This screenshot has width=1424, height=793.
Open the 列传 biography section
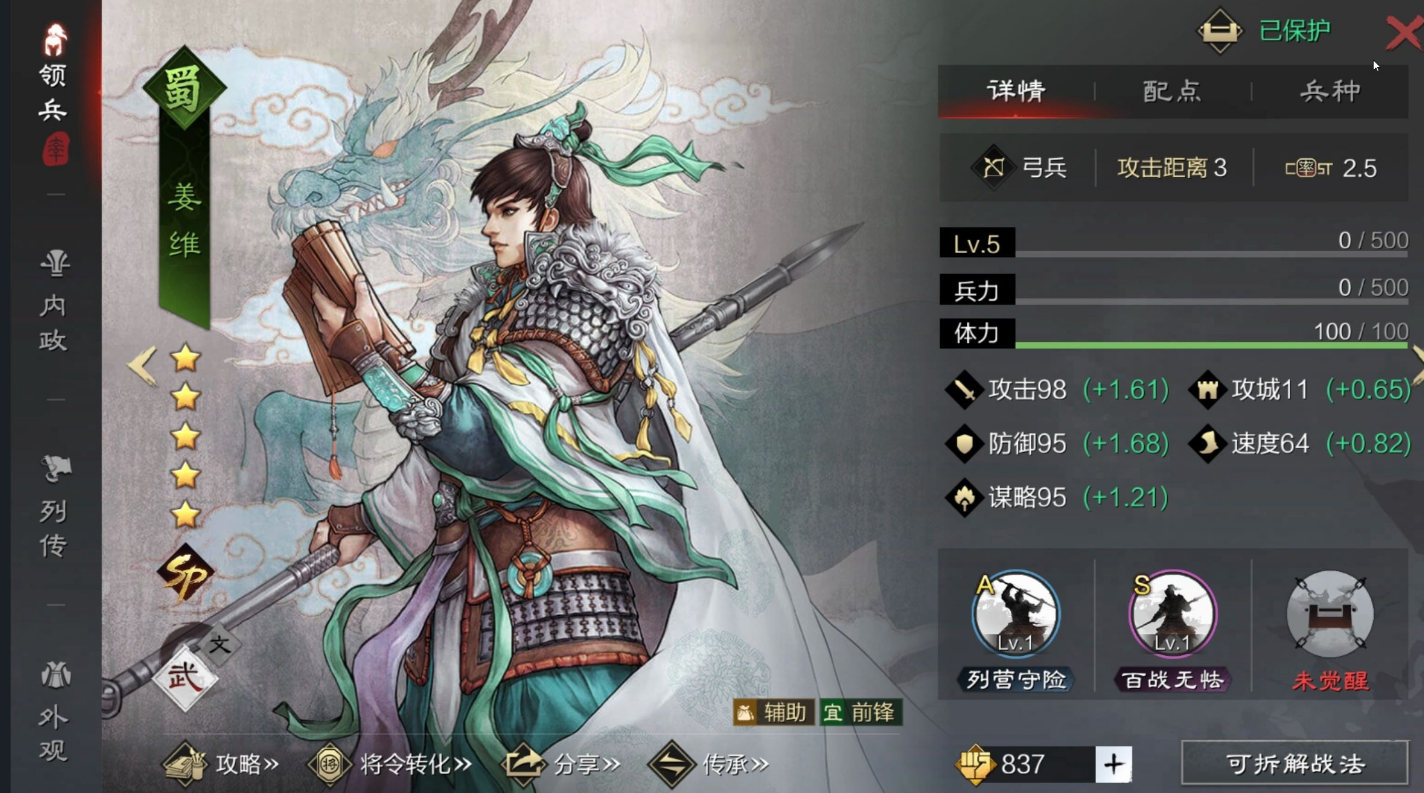pos(55,510)
